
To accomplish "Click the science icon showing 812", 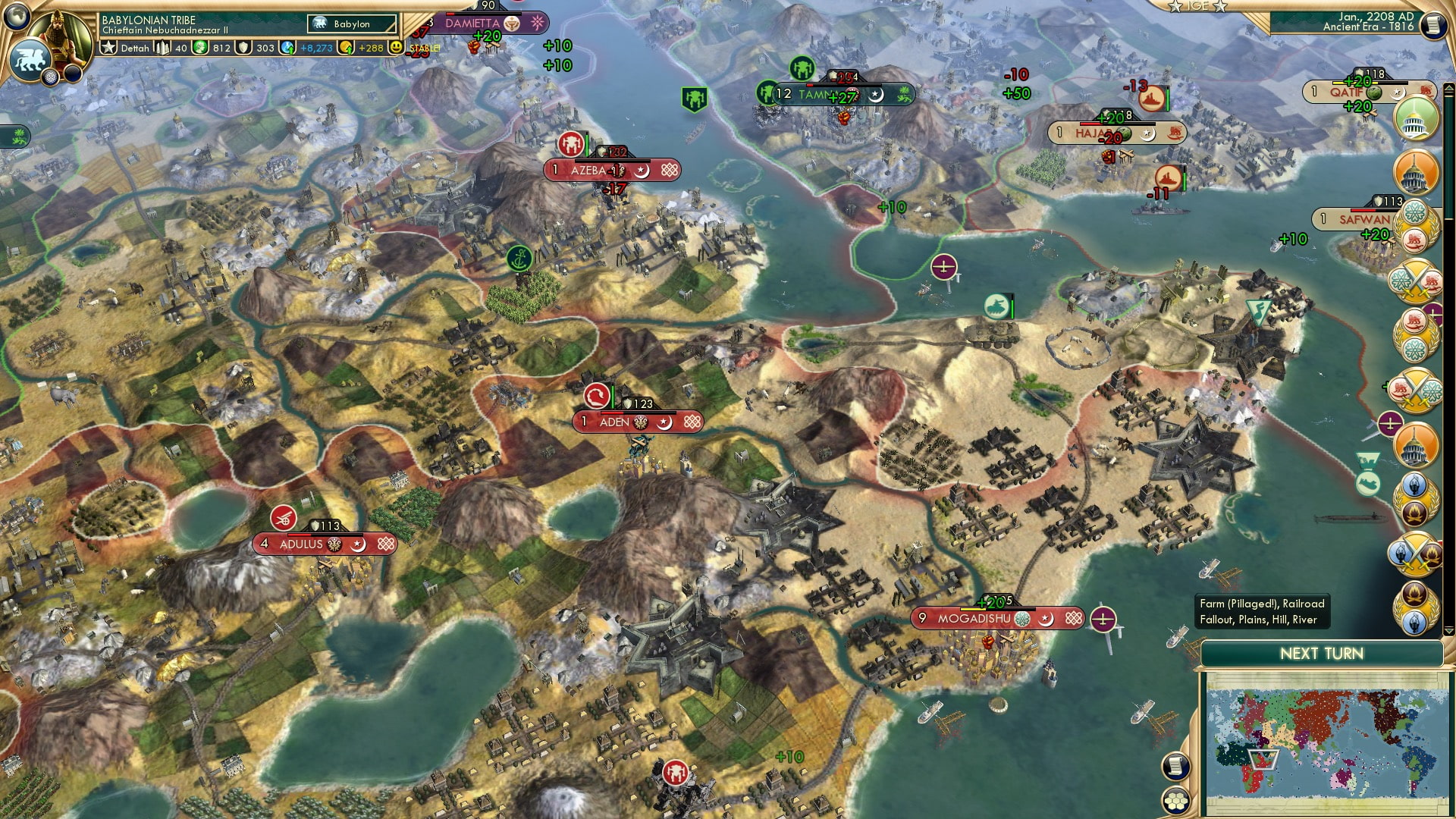I will tap(199, 47).
